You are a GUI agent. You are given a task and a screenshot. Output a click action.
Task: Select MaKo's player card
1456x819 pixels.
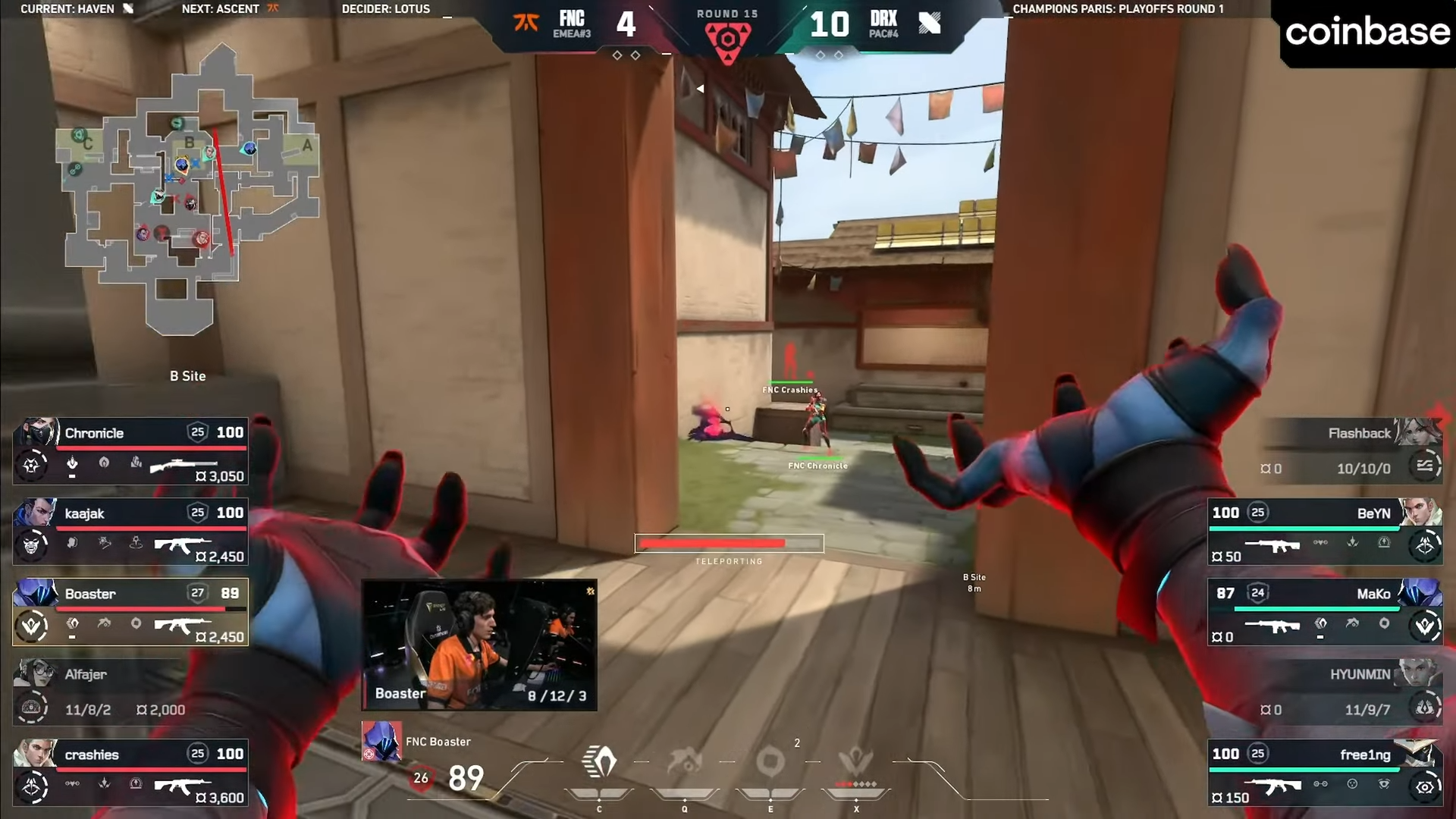point(1324,612)
